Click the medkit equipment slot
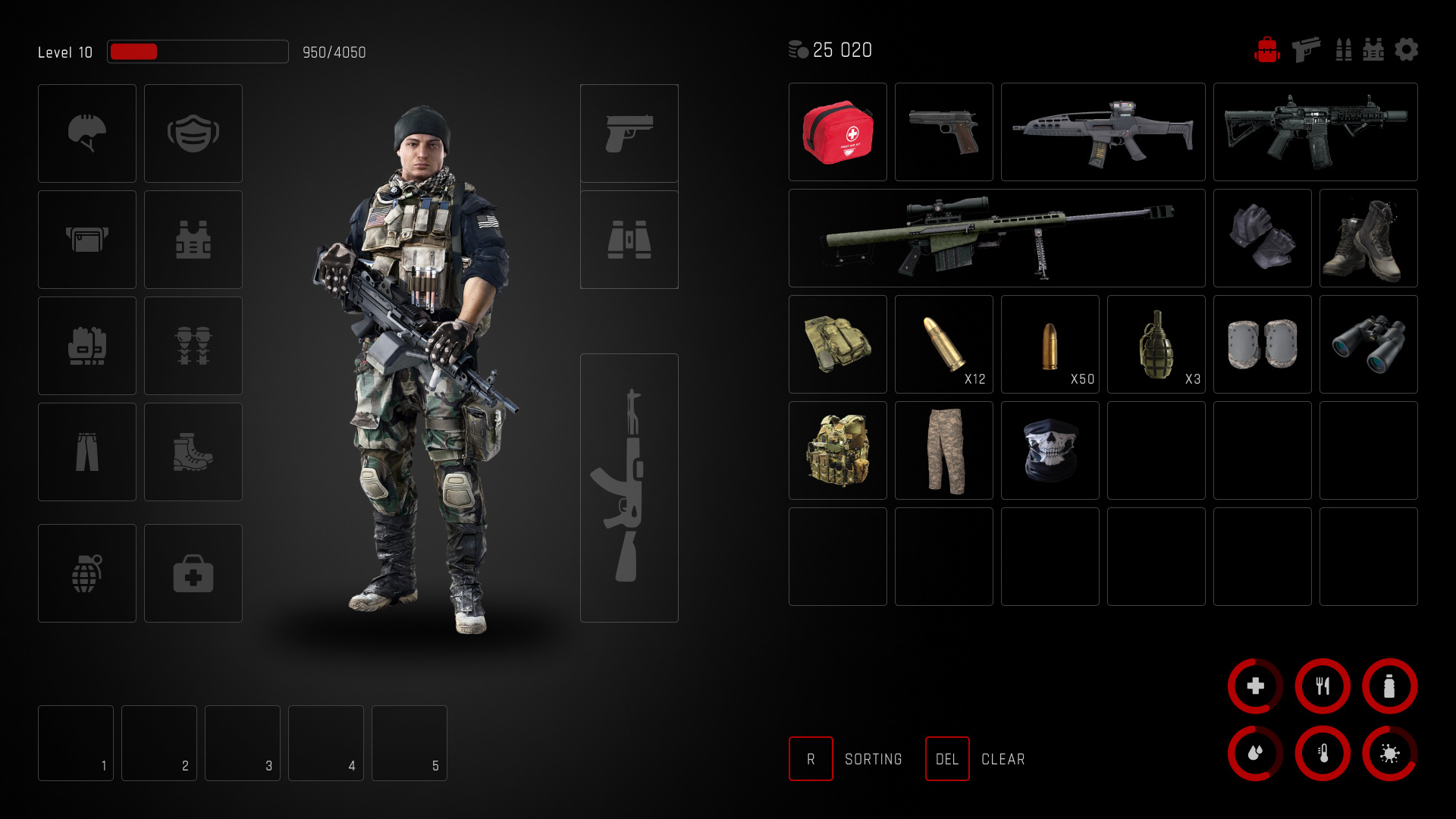Screen dimensions: 1456x819 click(x=193, y=573)
